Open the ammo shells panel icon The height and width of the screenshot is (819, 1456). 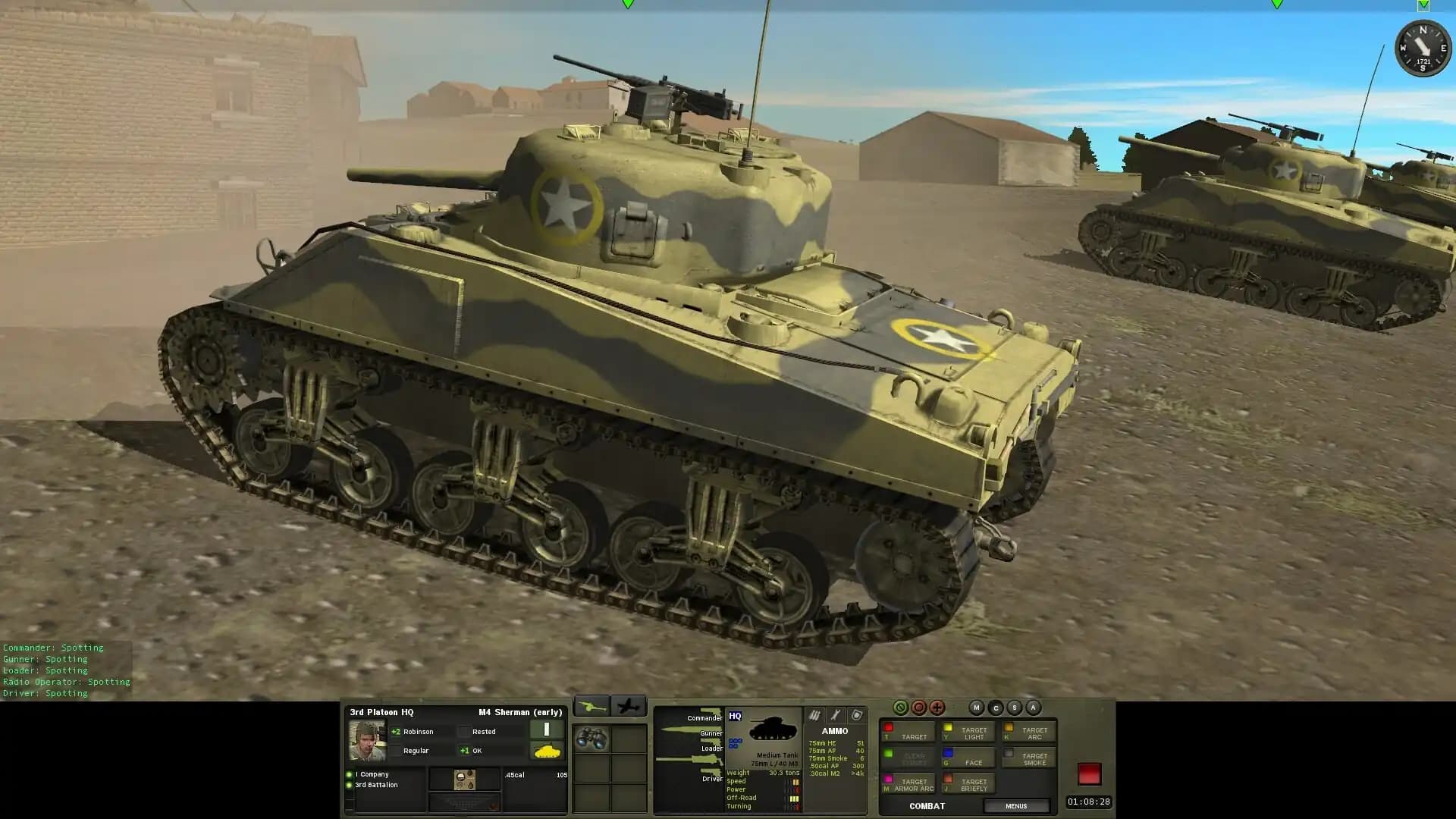click(x=814, y=715)
